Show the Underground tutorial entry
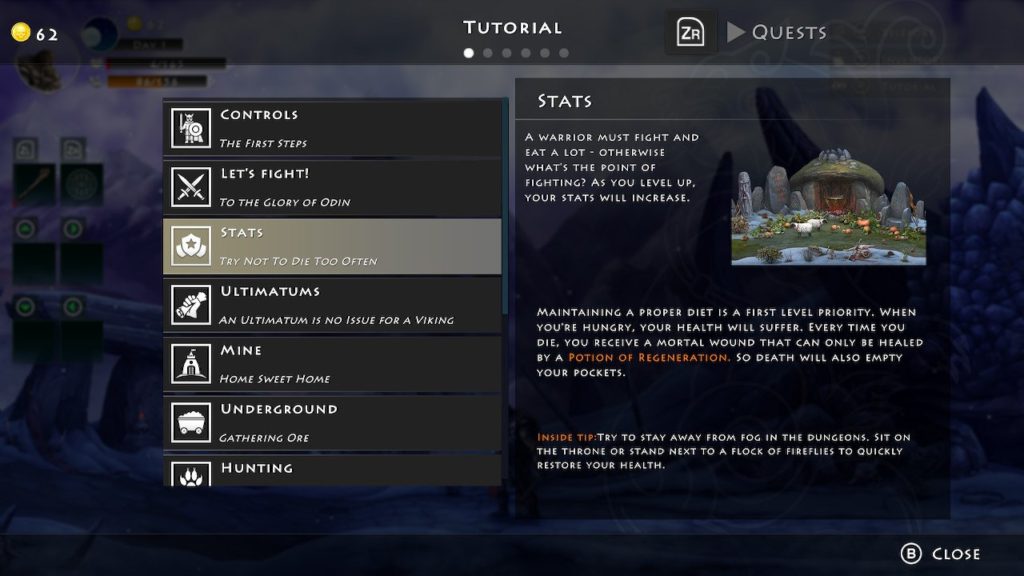 pos(332,423)
